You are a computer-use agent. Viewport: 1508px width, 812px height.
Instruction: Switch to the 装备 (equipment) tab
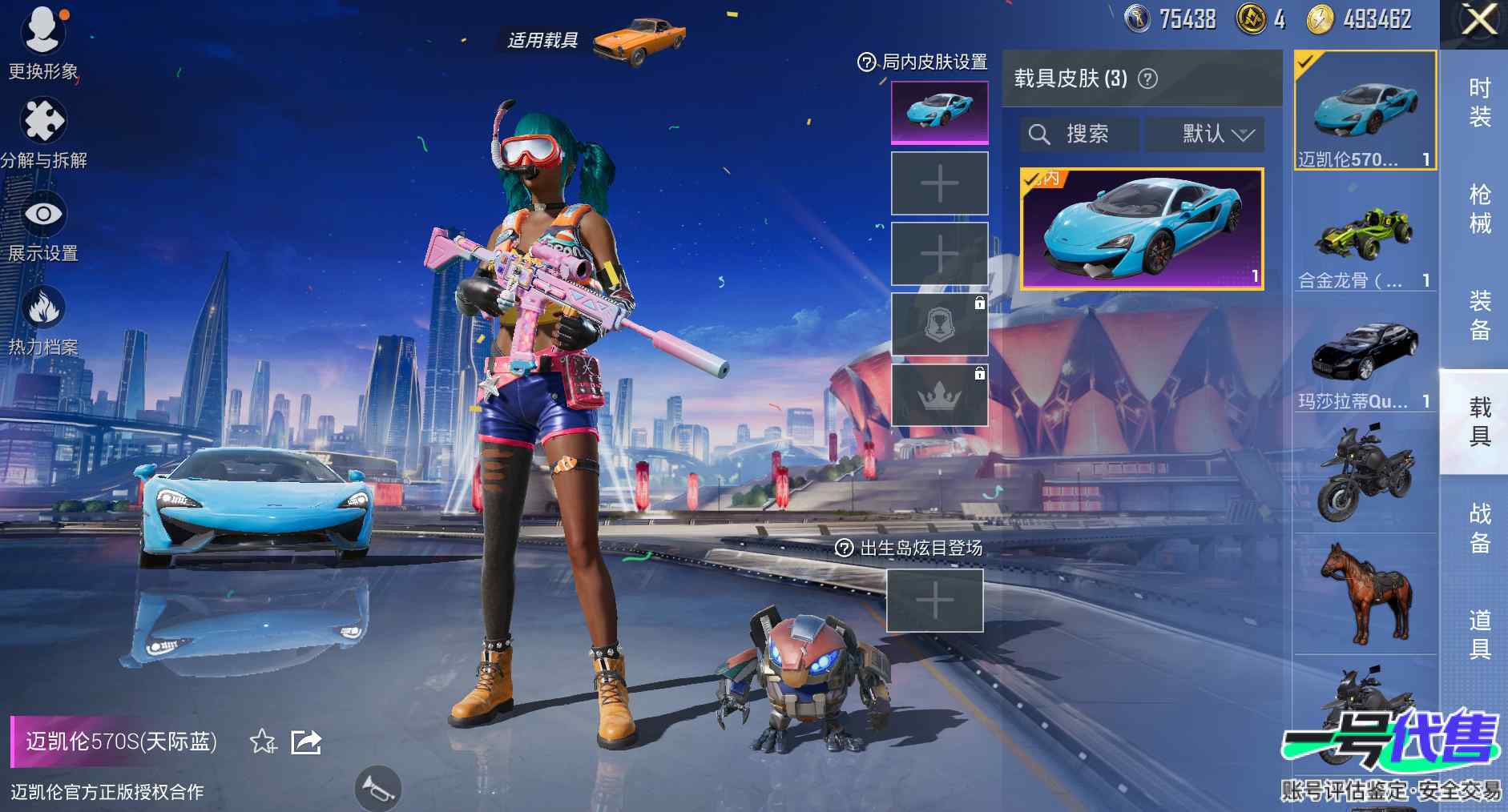point(1479,316)
